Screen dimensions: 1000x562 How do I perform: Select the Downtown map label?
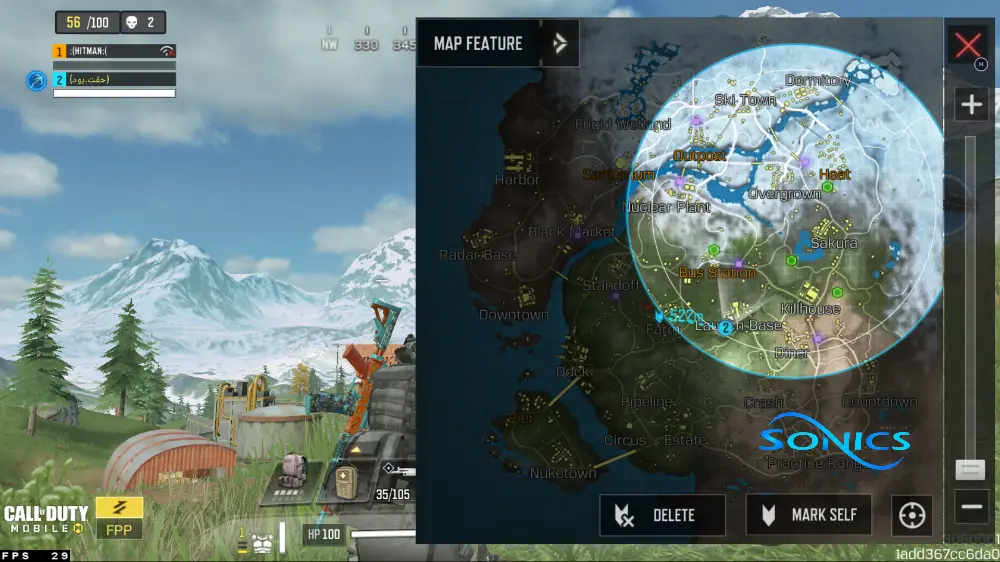[514, 315]
